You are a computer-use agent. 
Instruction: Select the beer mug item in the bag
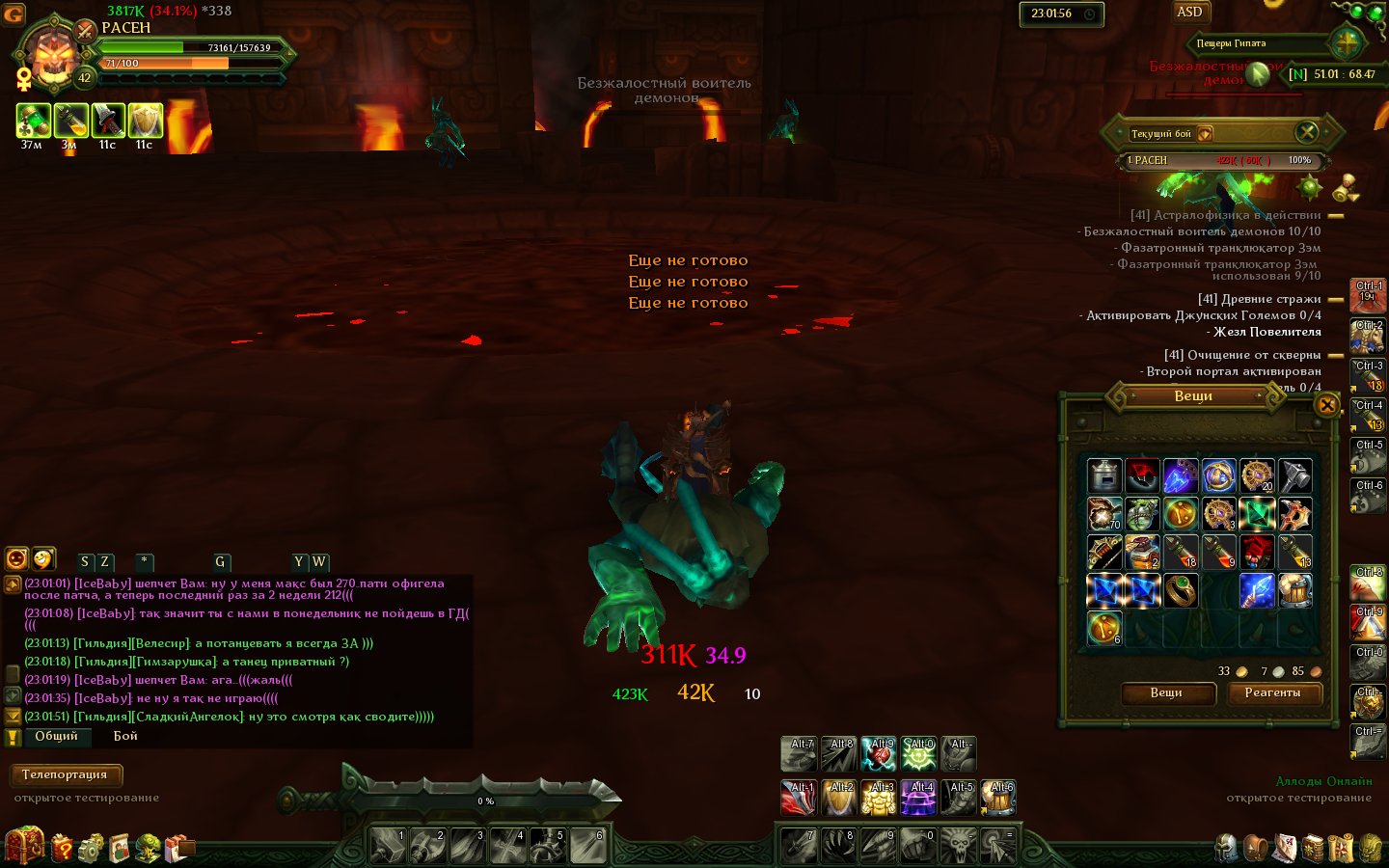coord(1294,590)
